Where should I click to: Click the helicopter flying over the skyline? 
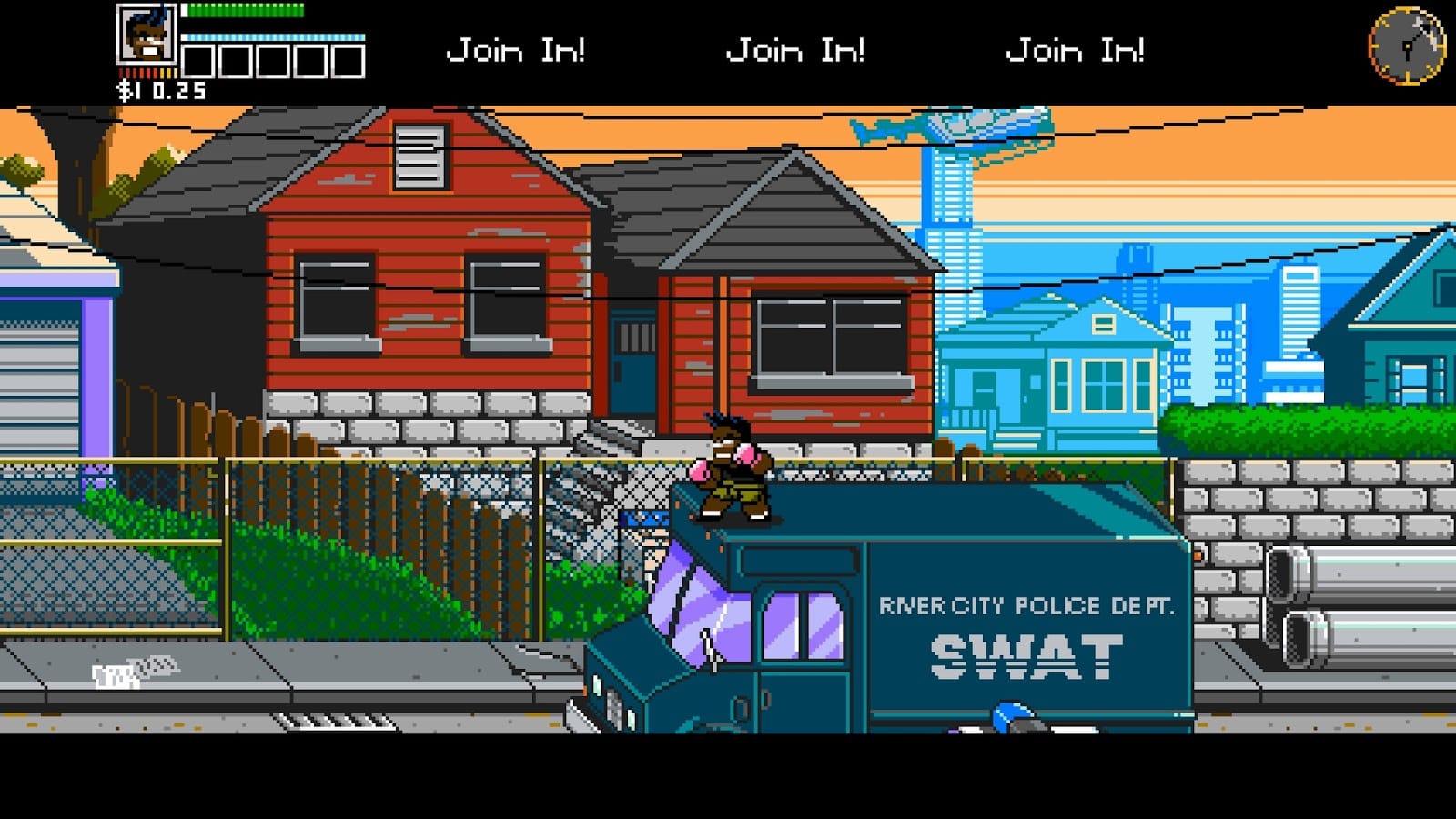click(955, 127)
